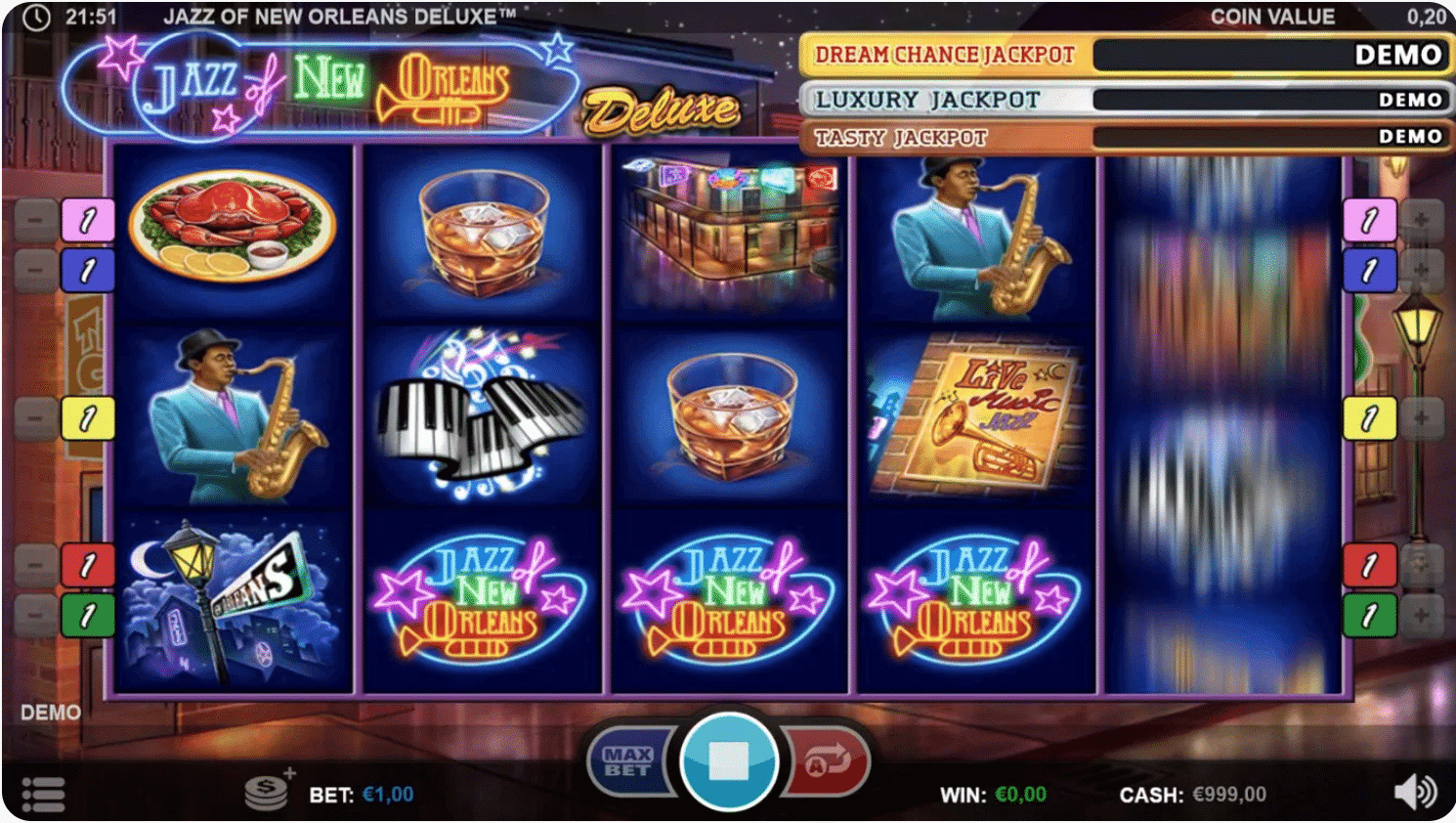Toggle the pink payline 1 badge on the left
Image resolution: width=1456 pixels, height=823 pixels.
click(86, 220)
